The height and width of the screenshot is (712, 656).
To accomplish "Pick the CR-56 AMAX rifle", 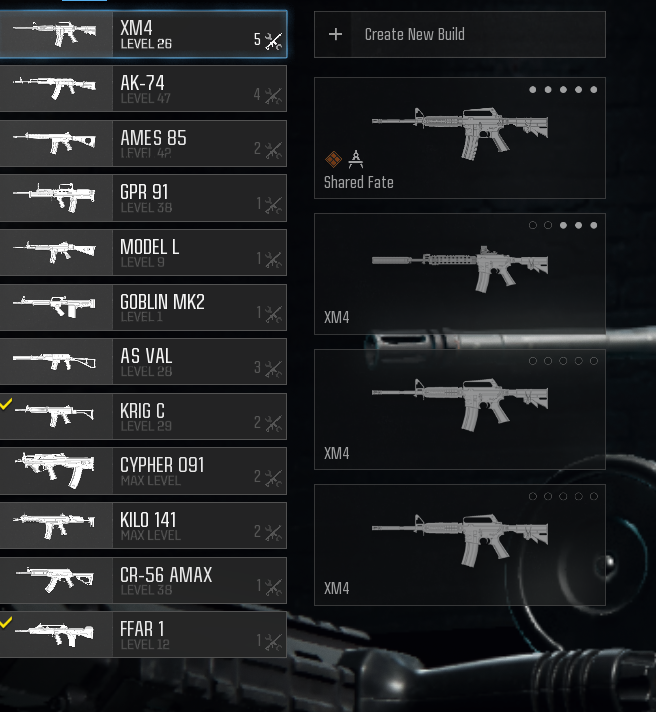I will [x=143, y=580].
